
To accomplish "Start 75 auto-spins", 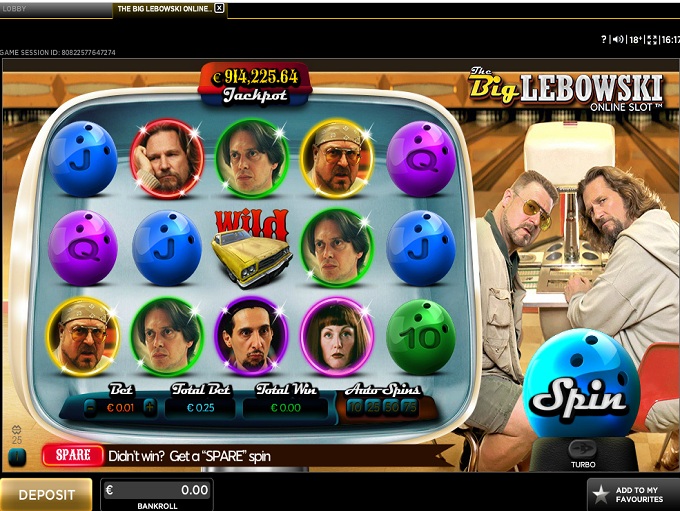I will coord(409,407).
